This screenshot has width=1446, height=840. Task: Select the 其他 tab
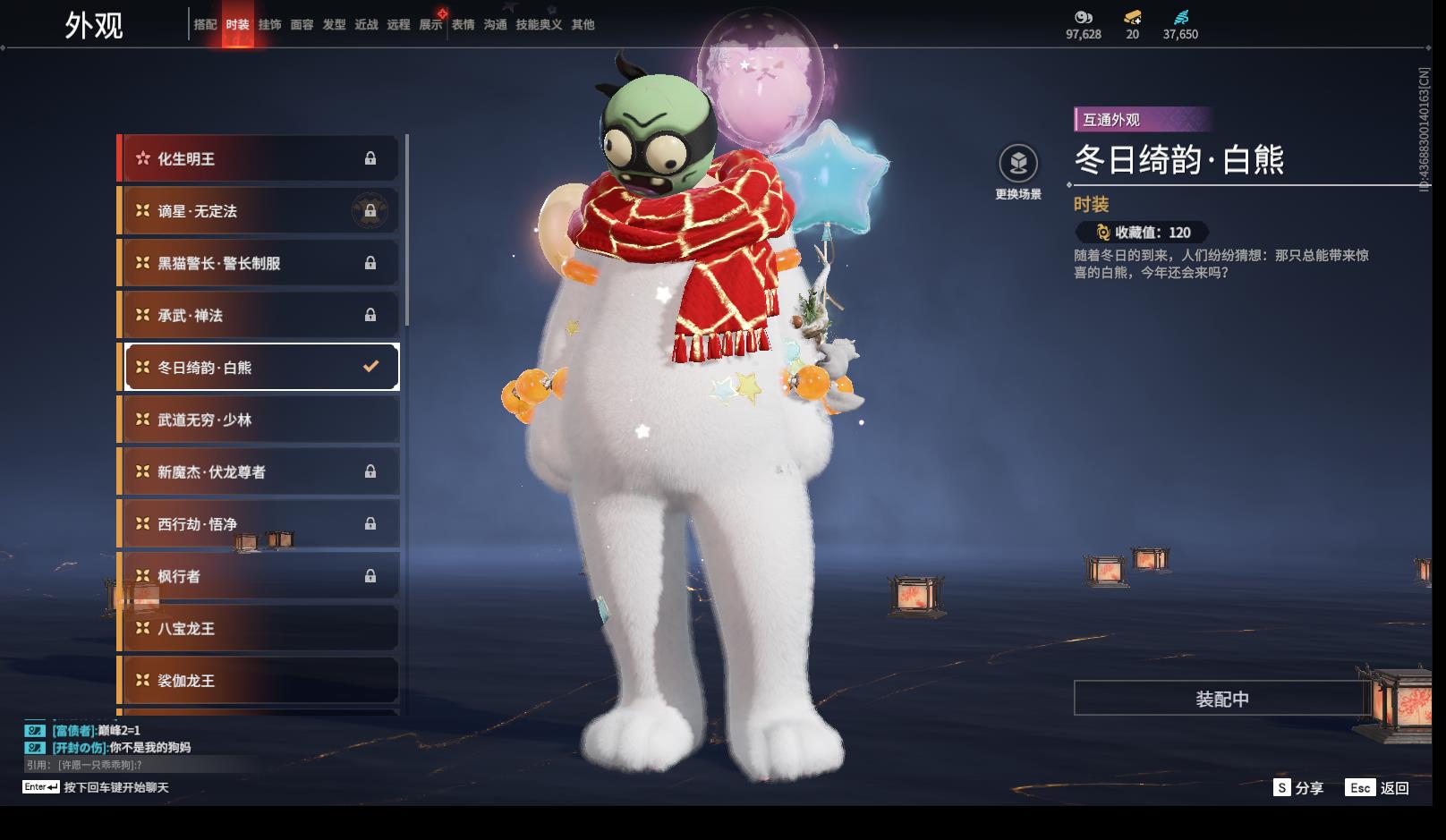[583, 25]
